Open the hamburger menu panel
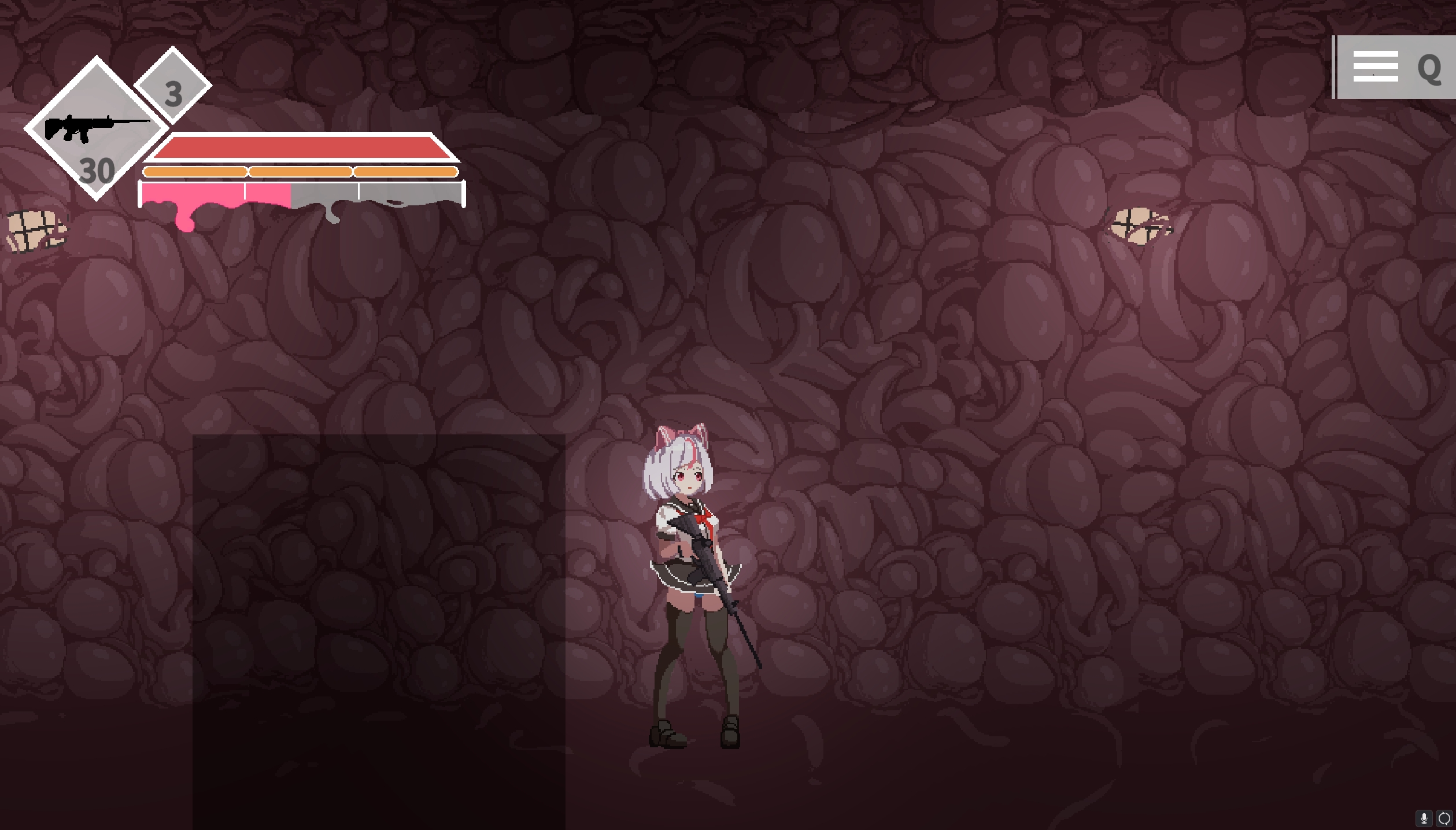Image resolution: width=1456 pixels, height=830 pixels. tap(1375, 67)
